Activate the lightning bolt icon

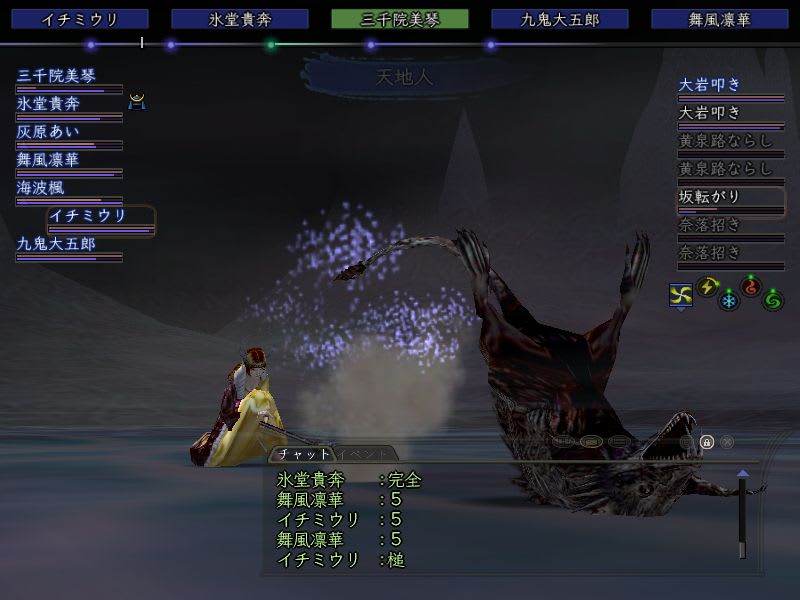tap(707, 287)
